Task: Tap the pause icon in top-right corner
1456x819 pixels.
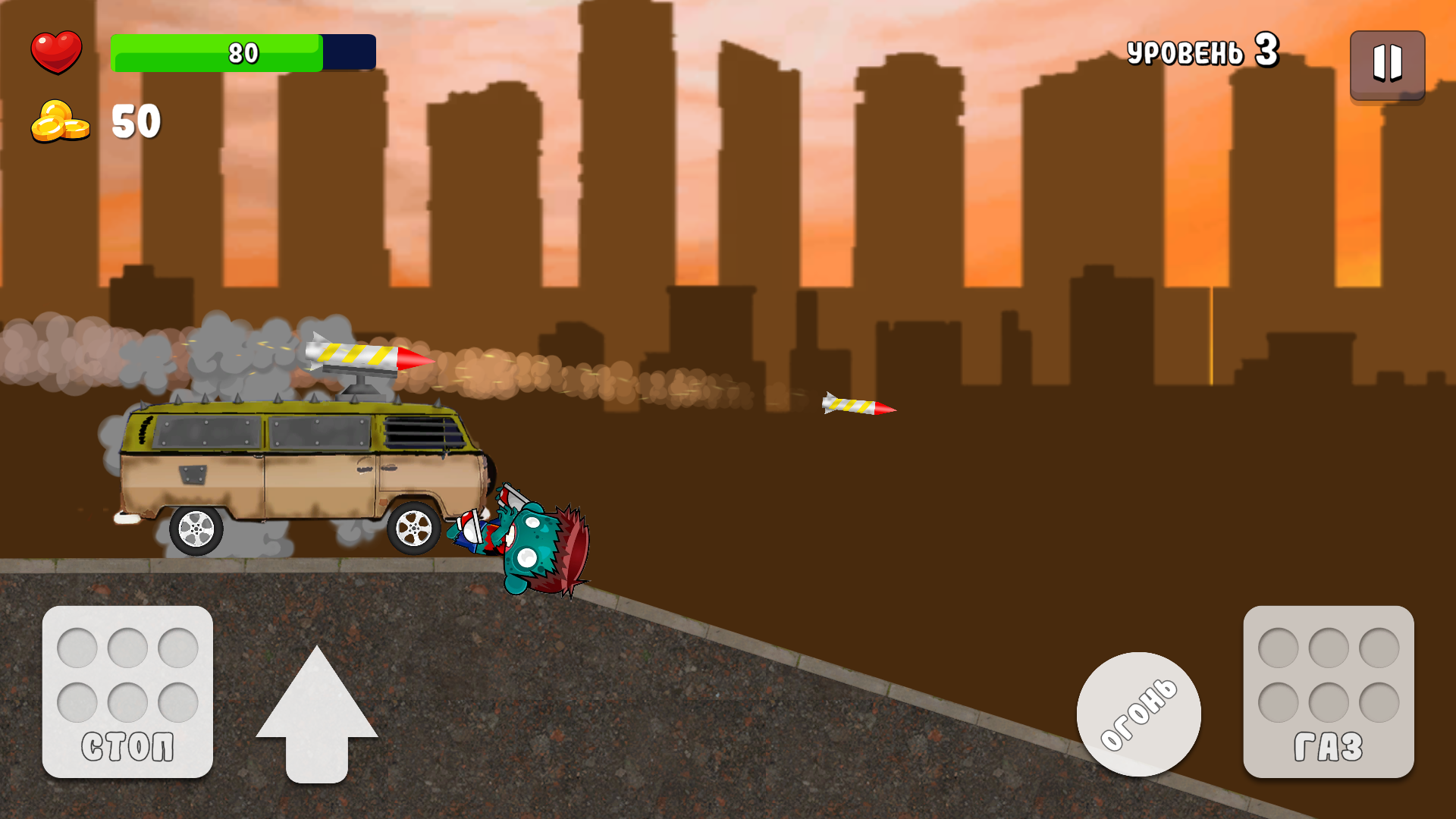Action: coord(1388,65)
